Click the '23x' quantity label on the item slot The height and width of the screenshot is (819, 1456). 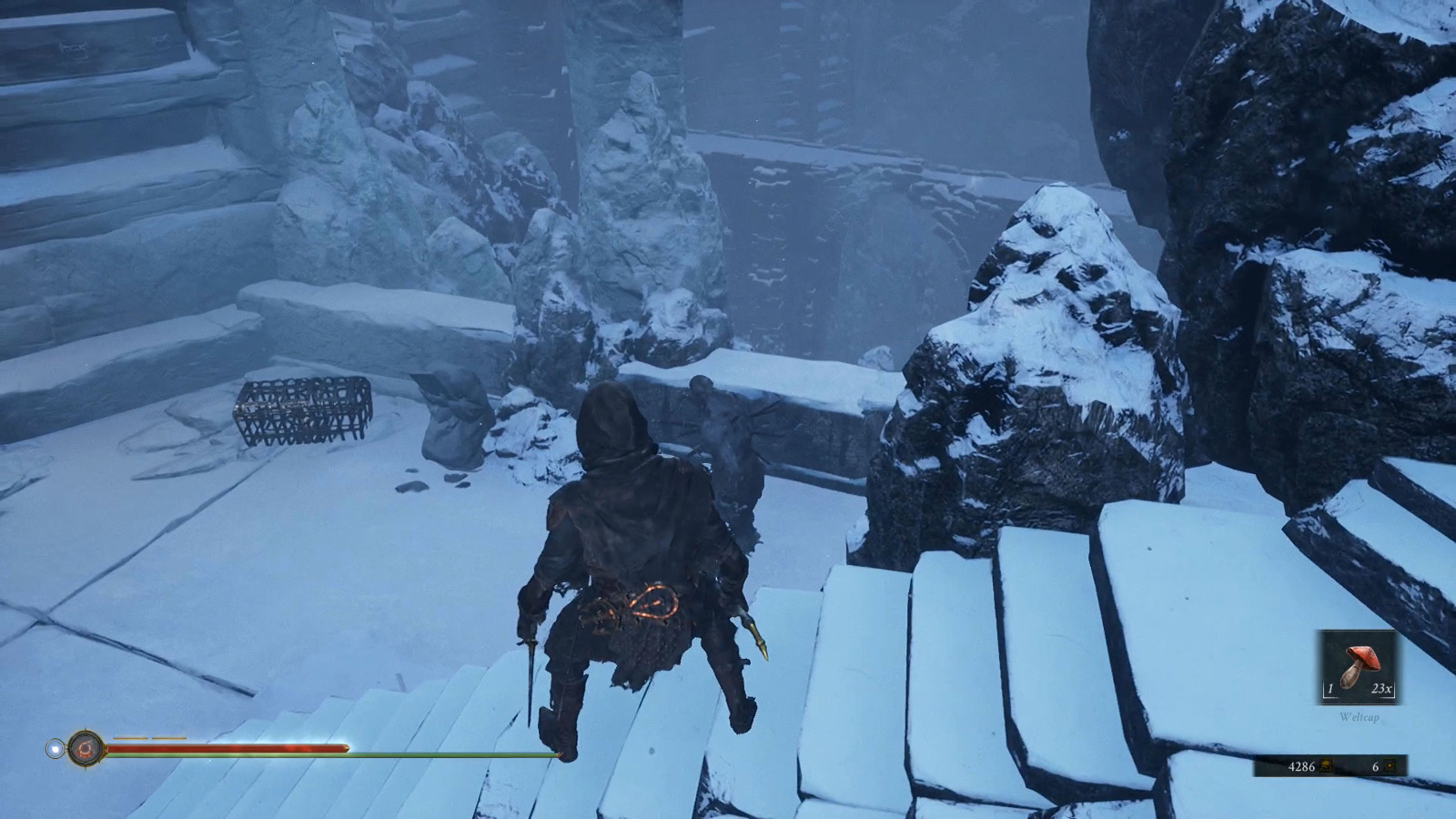1382,688
